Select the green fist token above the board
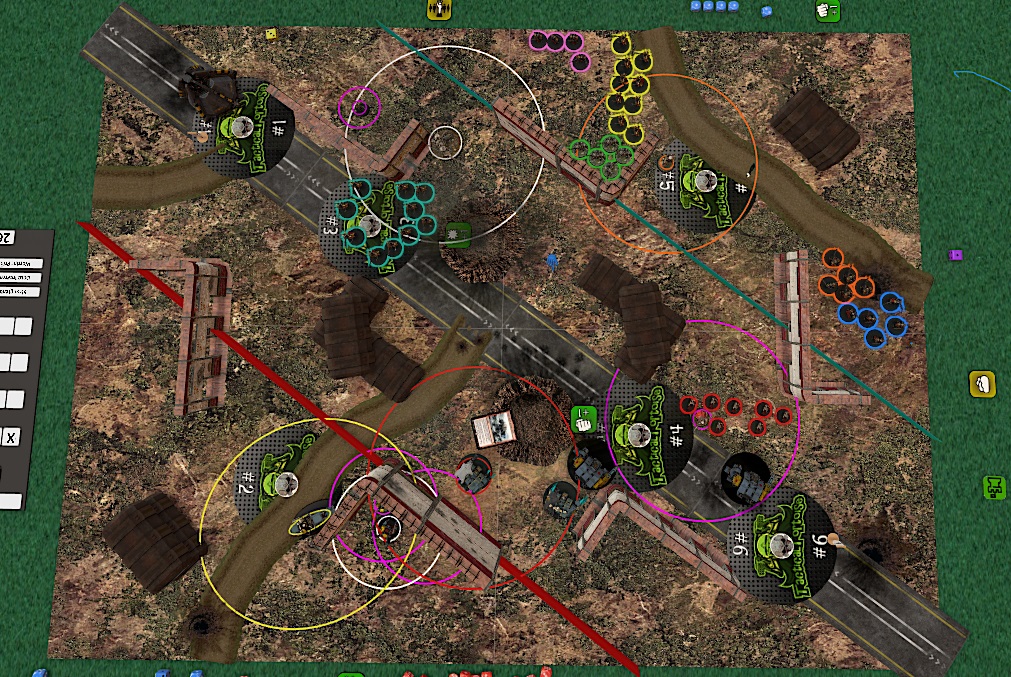The height and width of the screenshot is (677, 1011). [x=827, y=11]
